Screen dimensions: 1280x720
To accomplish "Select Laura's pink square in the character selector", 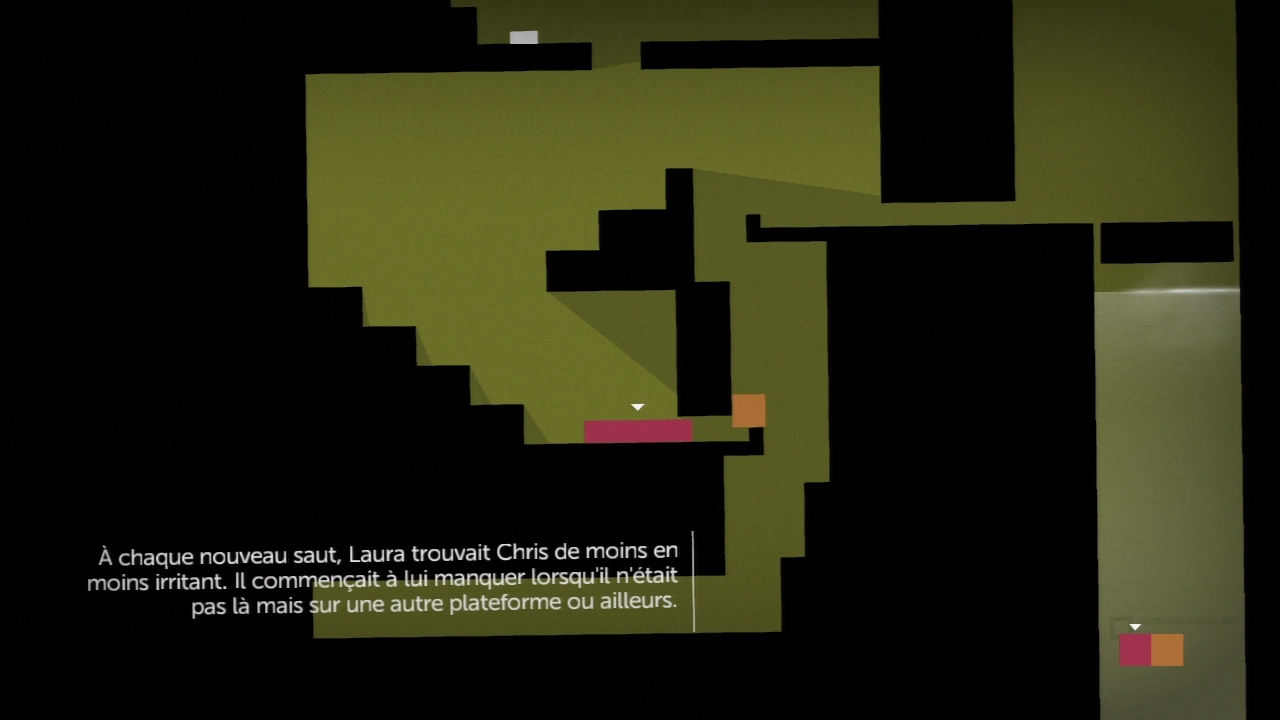I will [1135, 650].
